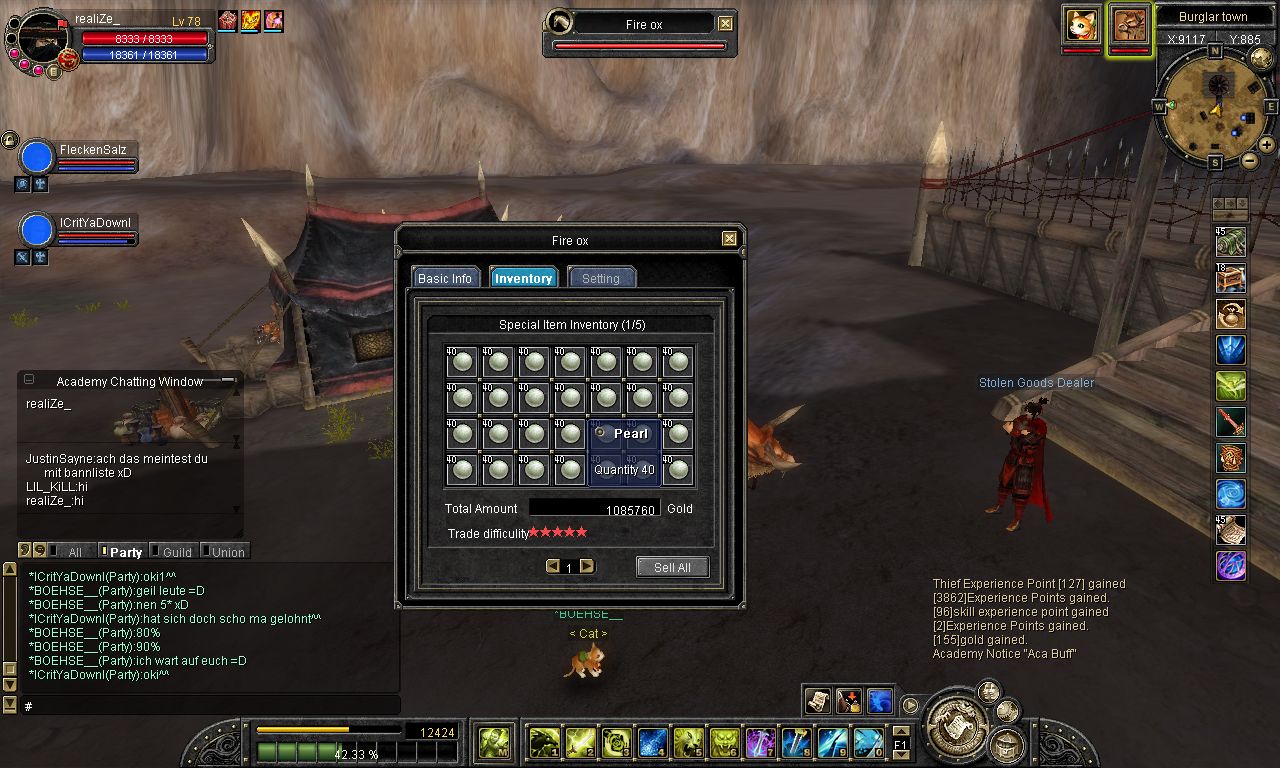Activate the lion head skill in slot 5

point(687,742)
